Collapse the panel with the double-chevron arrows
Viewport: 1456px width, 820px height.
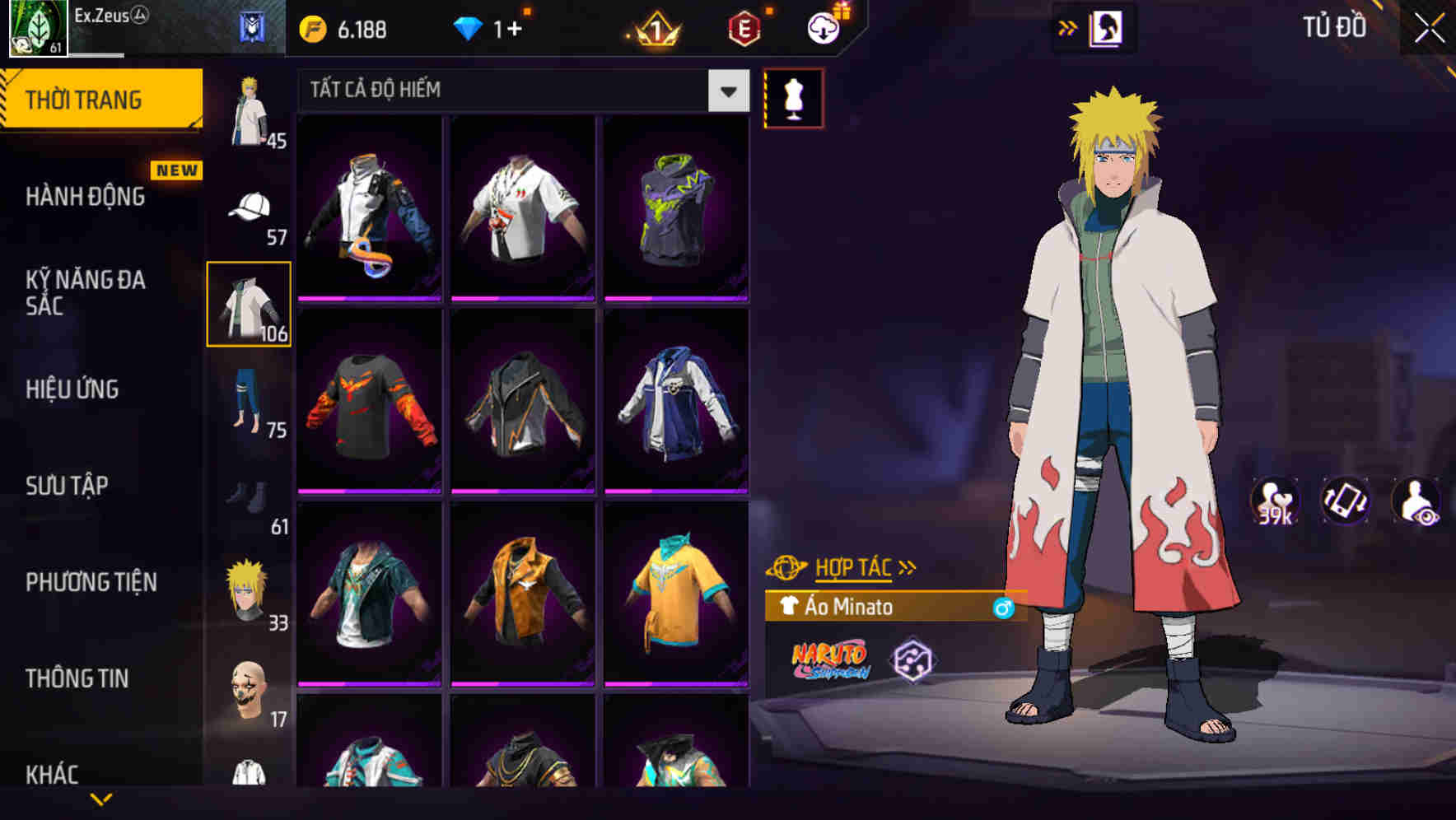[x=1069, y=27]
